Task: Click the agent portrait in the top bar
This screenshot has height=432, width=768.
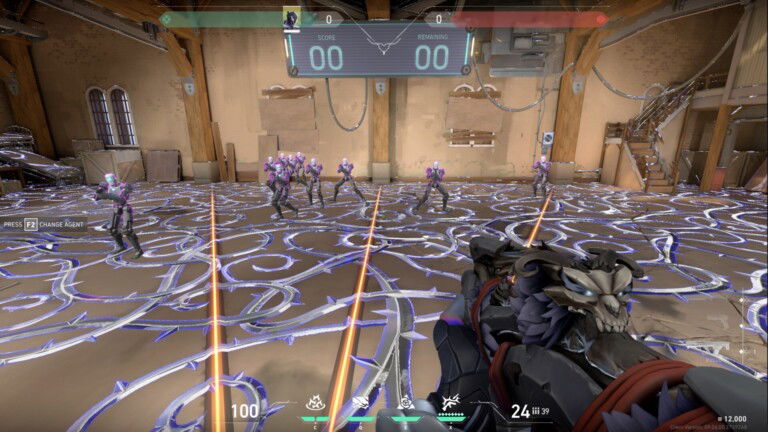Action: tap(292, 18)
